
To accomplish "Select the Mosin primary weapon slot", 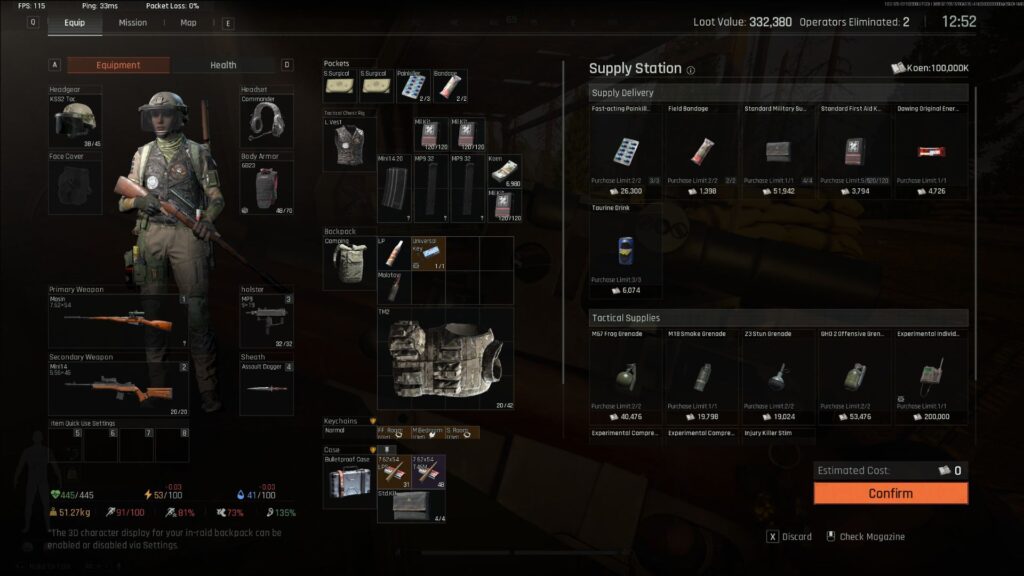I will 118,321.
